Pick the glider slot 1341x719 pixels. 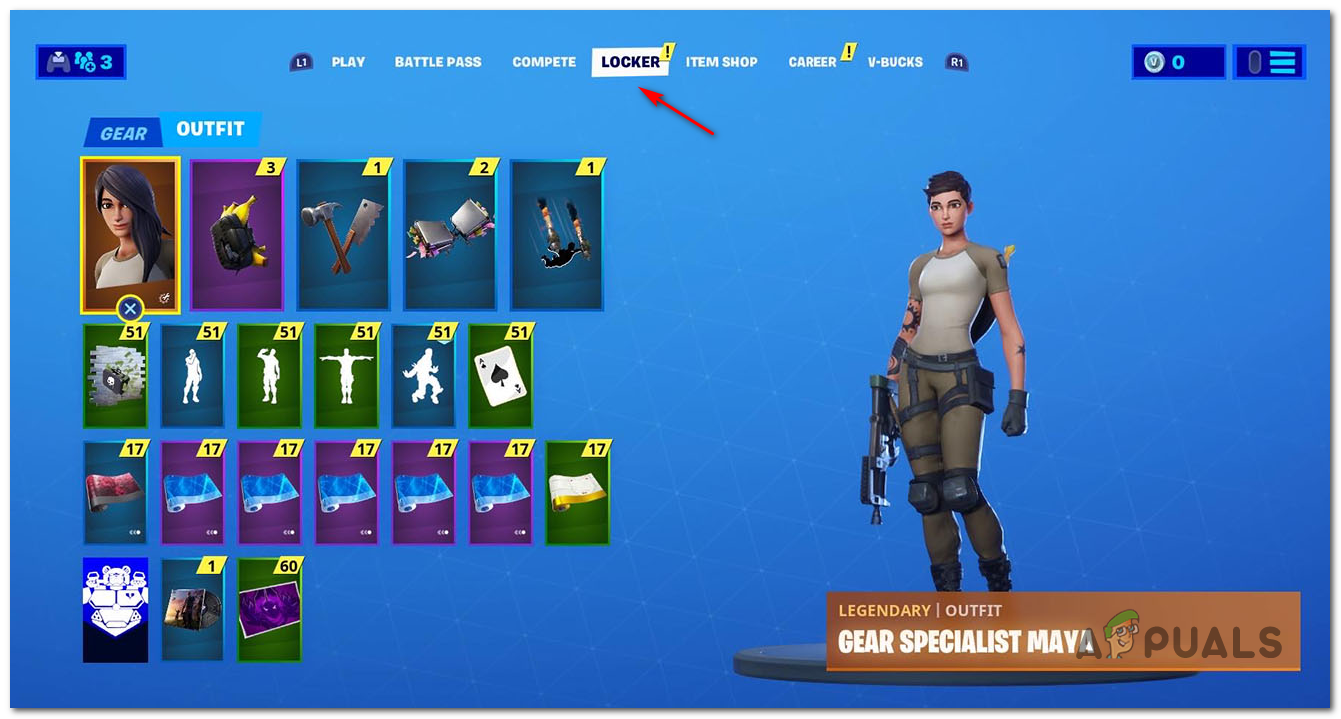(450, 235)
